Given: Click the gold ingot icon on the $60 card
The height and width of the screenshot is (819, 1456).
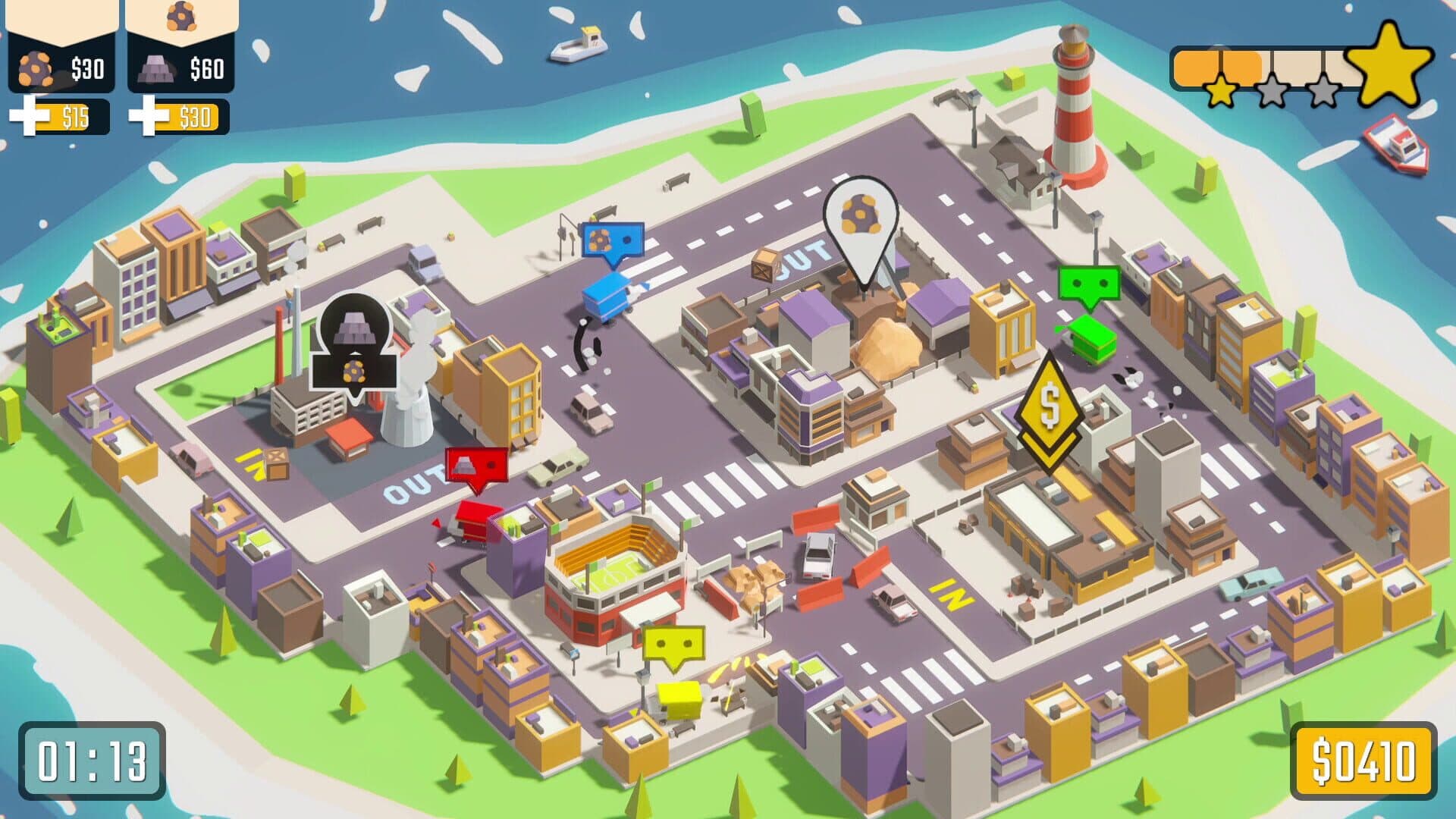Looking at the screenshot, I should [158, 68].
